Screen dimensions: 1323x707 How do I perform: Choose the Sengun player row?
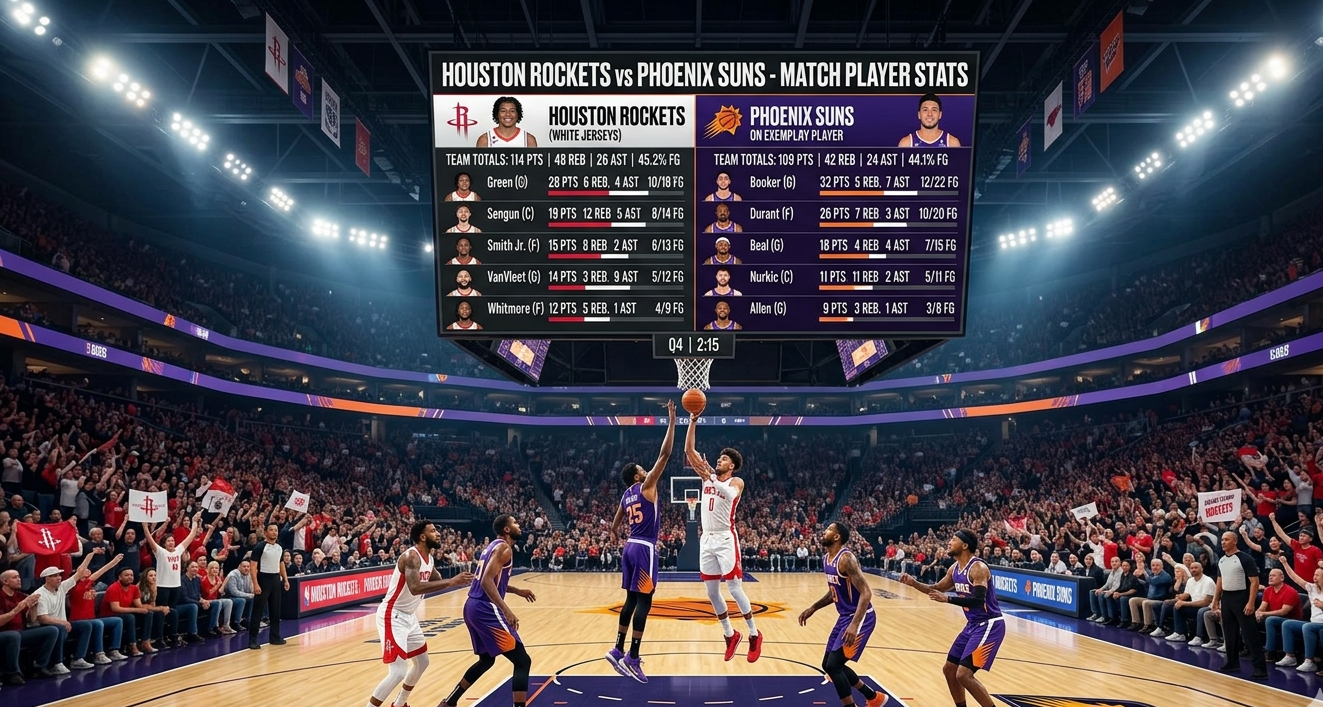(x=566, y=214)
